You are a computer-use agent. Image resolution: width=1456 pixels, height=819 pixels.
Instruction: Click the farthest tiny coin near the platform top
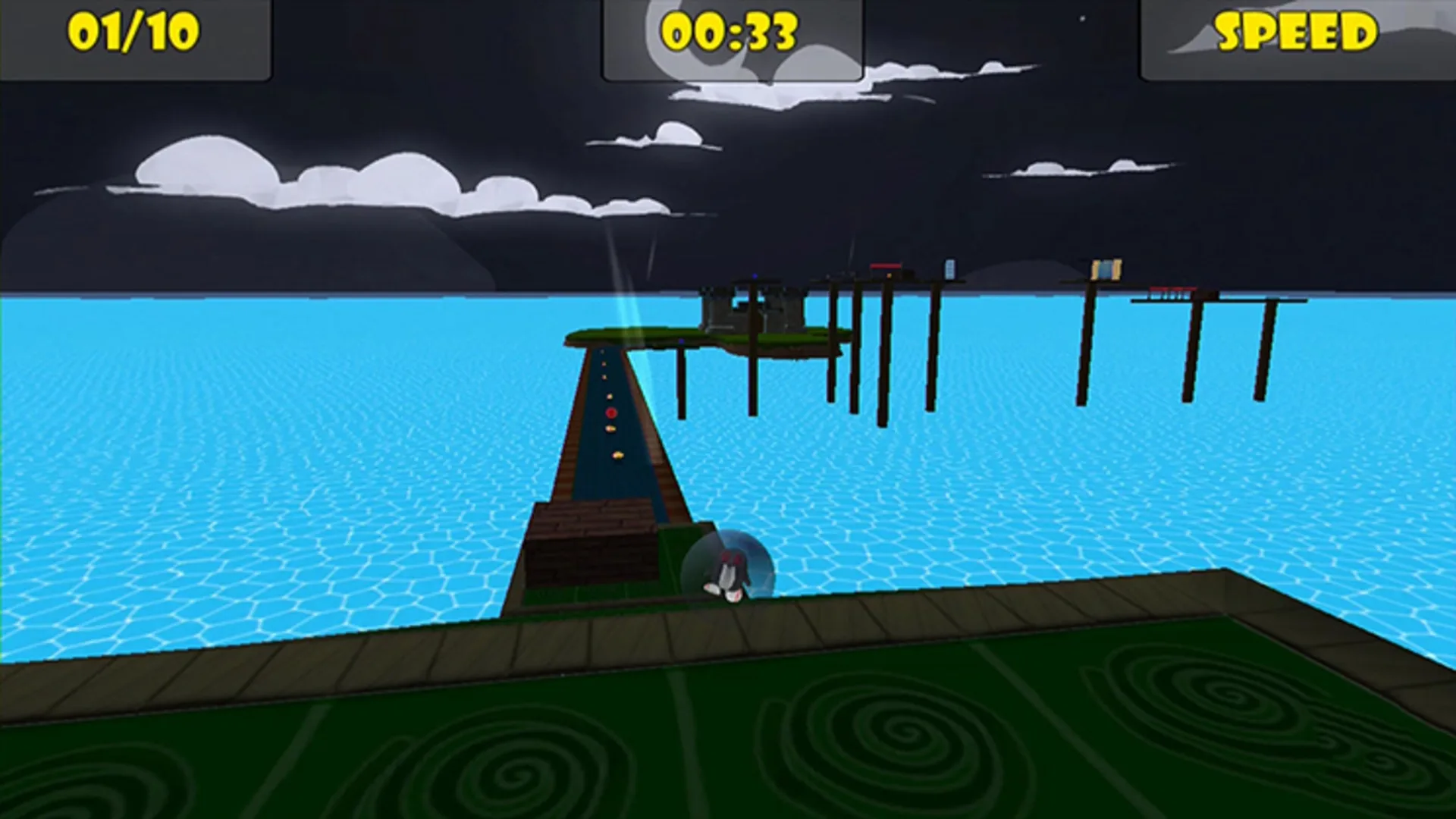pyautogui.click(x=602, y=352)
